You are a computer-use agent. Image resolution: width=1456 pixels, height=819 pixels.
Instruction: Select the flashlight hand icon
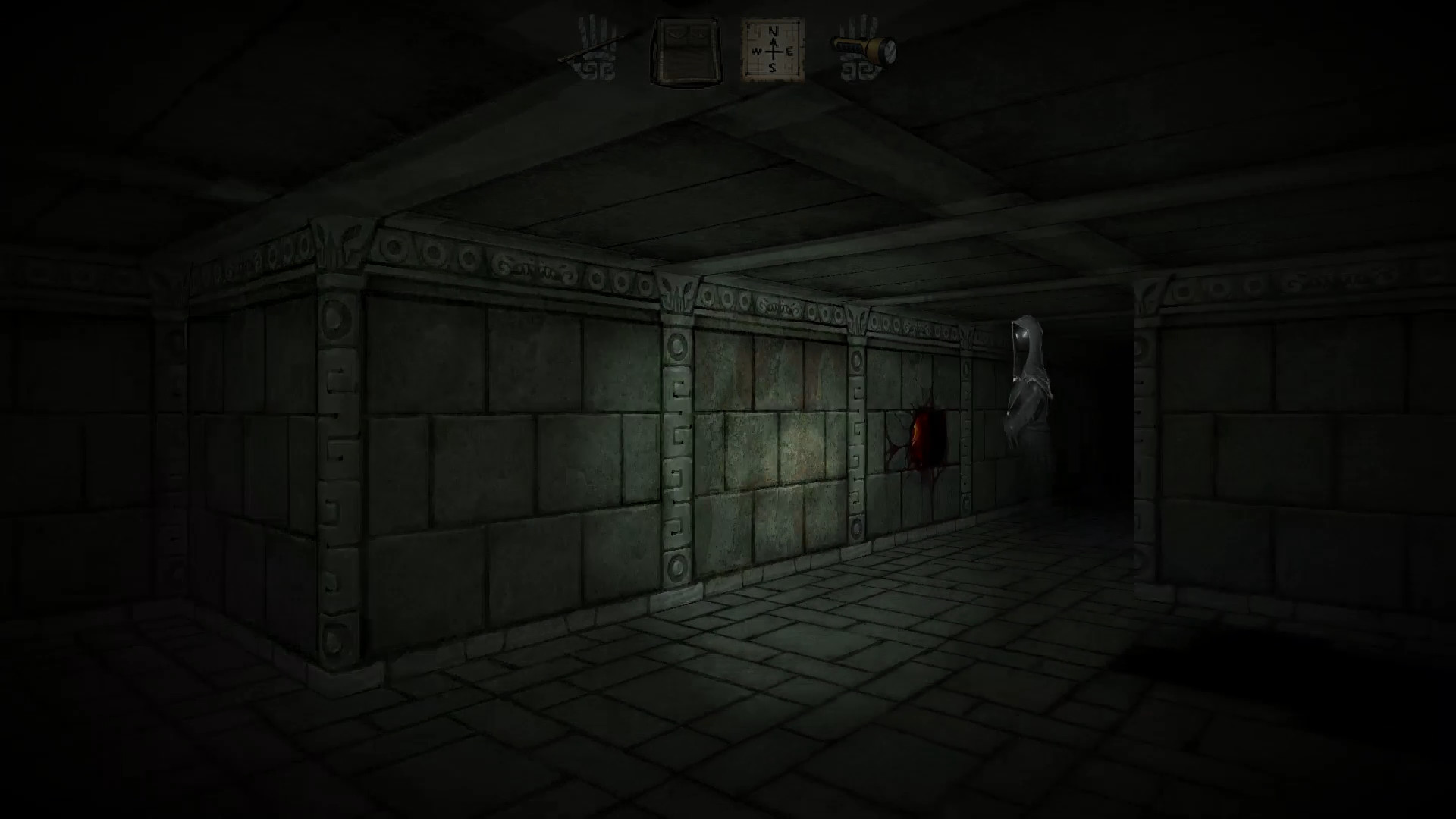tap(864, 48)
